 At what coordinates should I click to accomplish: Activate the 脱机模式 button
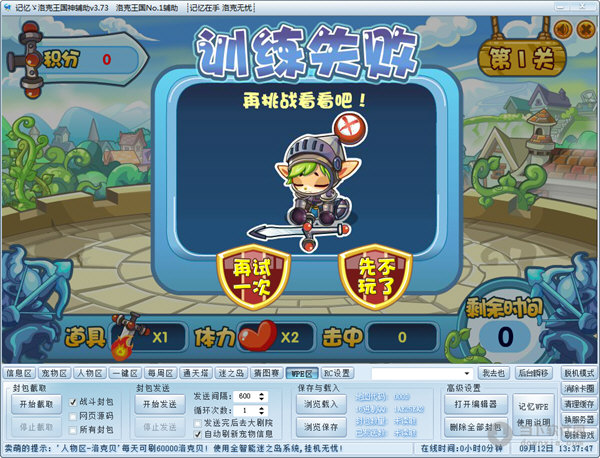click(579, 372)
